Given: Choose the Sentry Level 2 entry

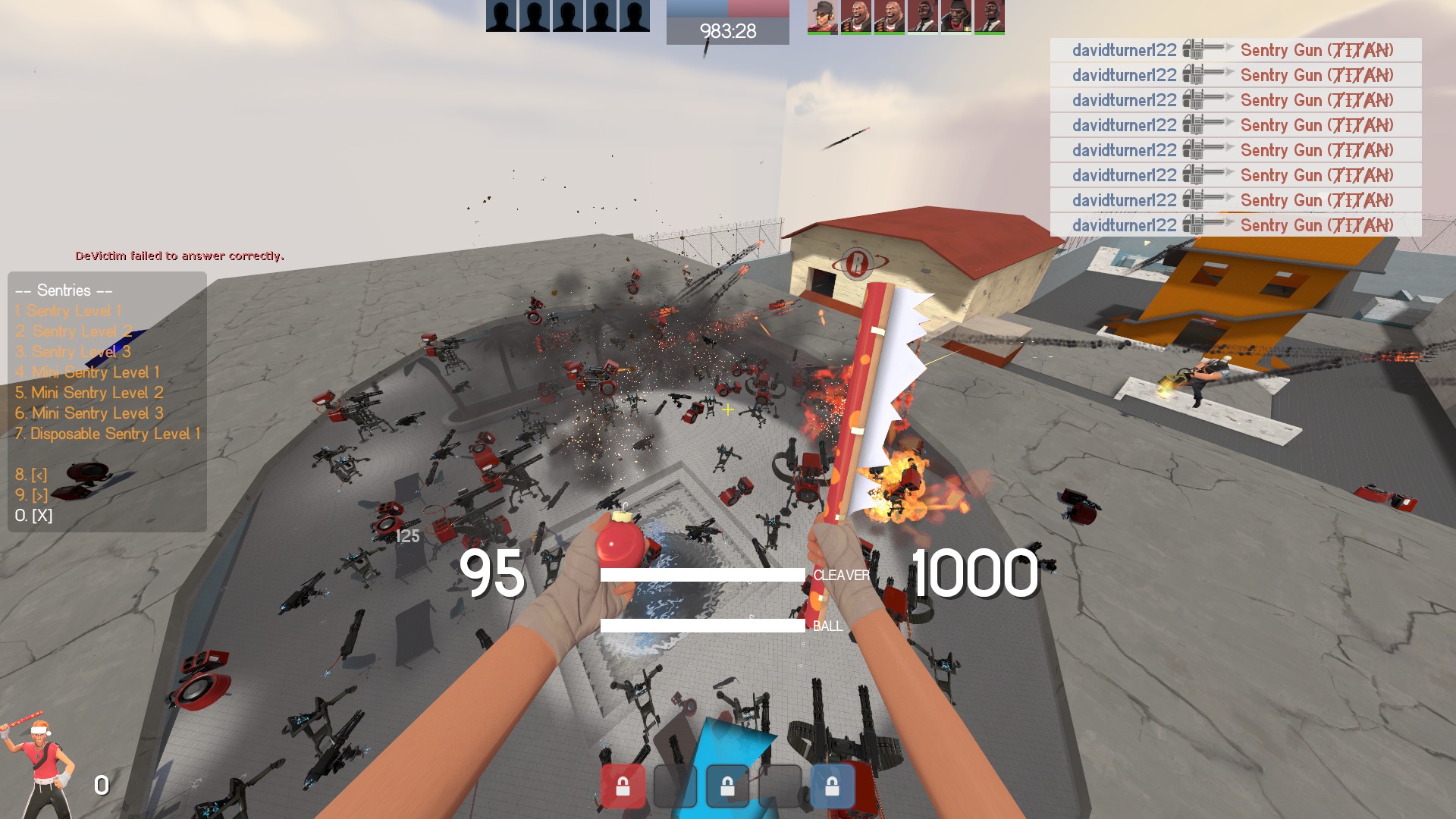Looking at the screenshot, I should [x=74, y=331].
